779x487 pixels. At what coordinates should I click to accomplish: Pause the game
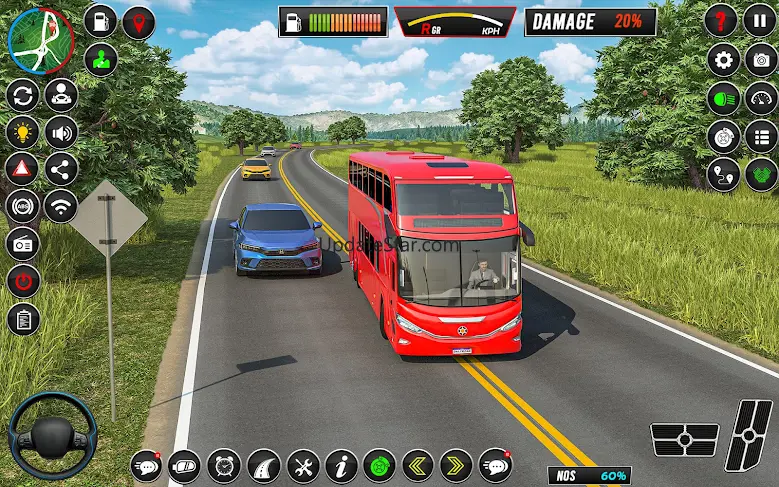pos(761,20)
